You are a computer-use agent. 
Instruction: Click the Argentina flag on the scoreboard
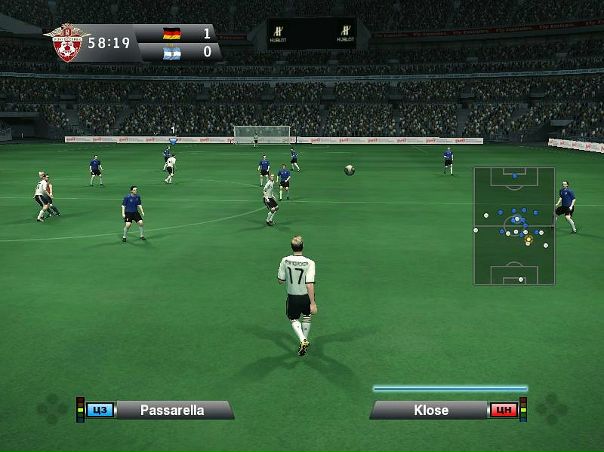pyautogui.click(x=173, y=51)
